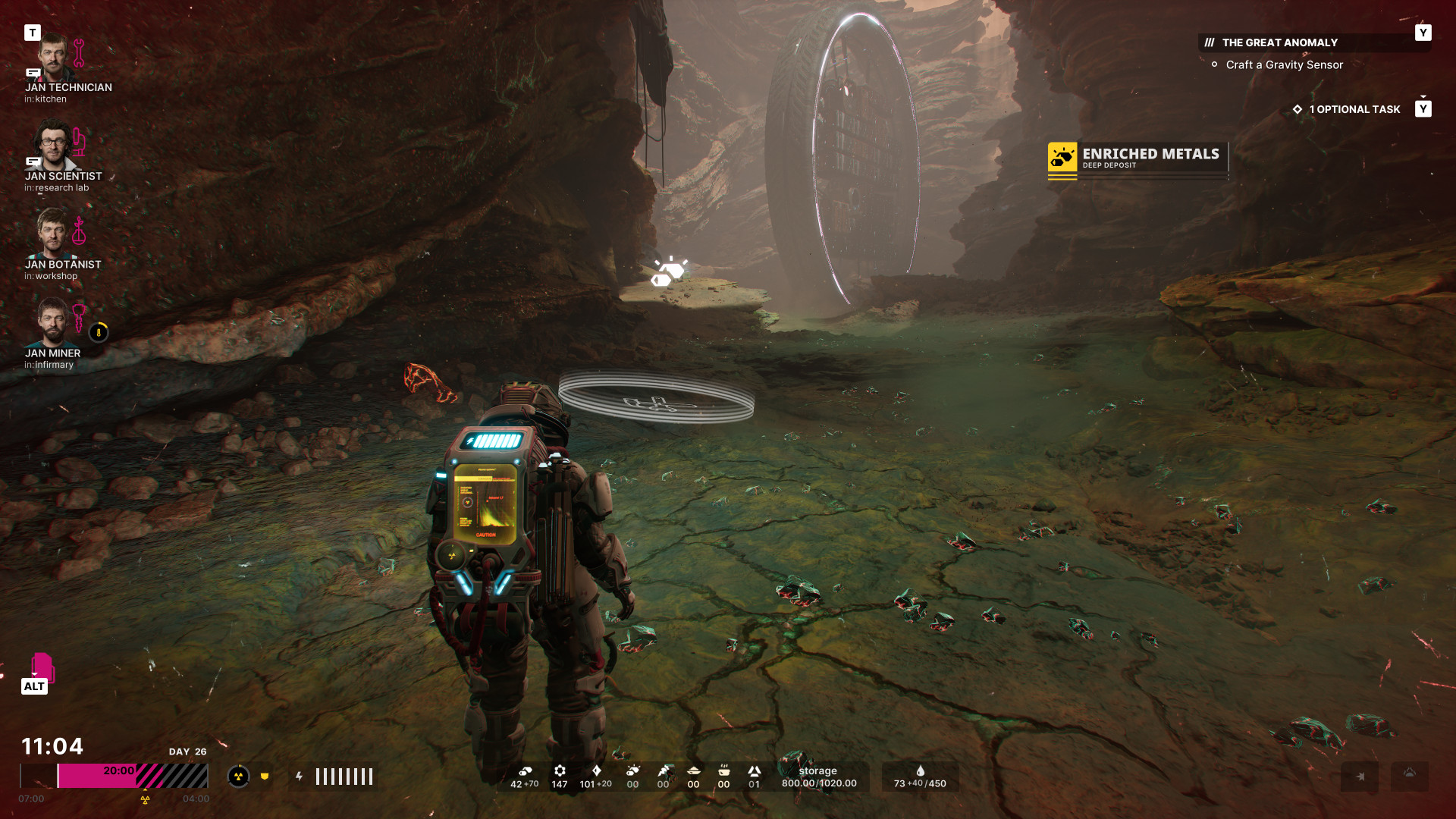Screen dimensions: 1456x819
Task: Expand the 1 Optional Task entry
Action: tap(1354, 109)
